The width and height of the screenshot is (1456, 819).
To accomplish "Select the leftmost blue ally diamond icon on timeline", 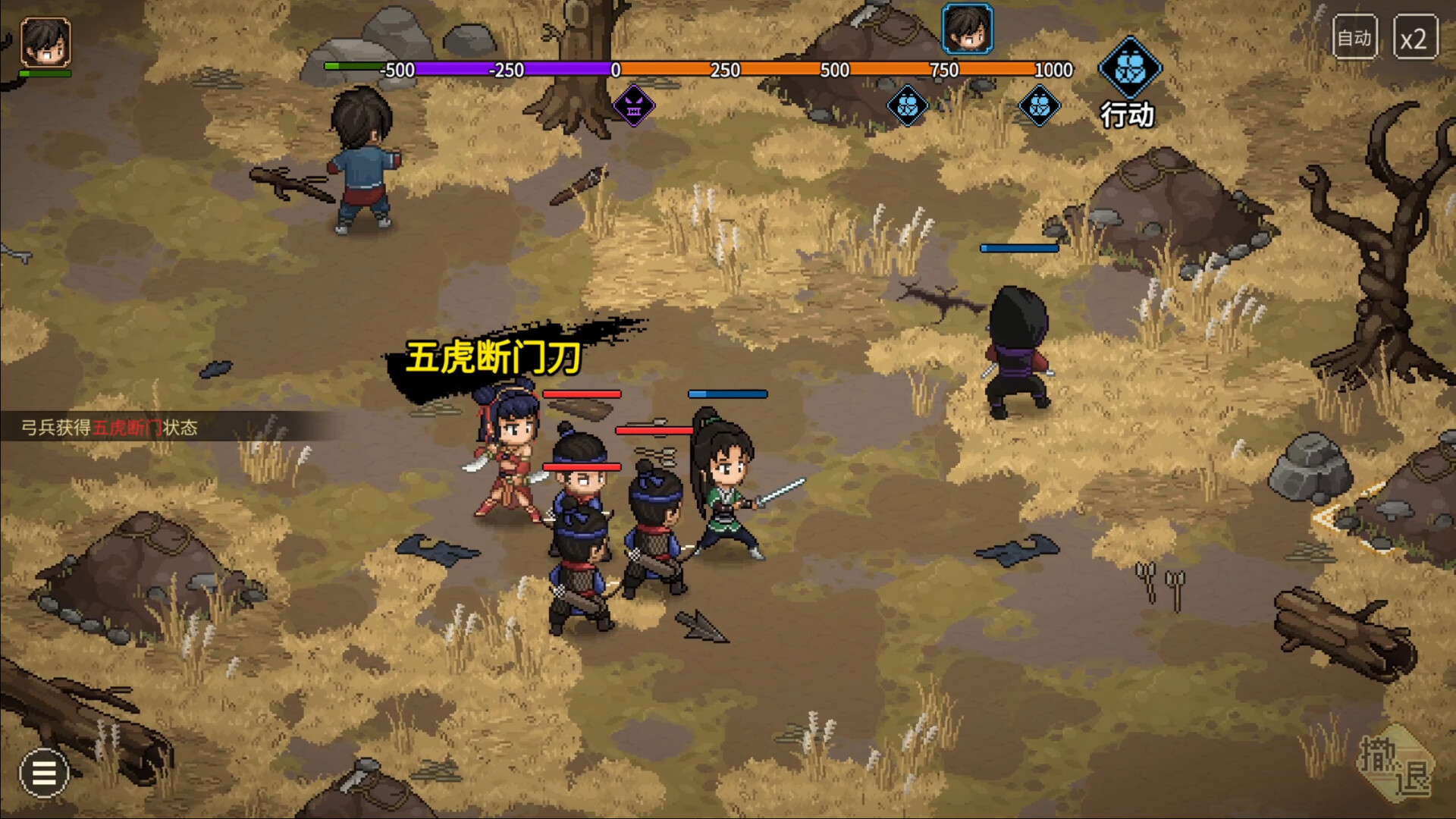I will [x=907, y=106].
